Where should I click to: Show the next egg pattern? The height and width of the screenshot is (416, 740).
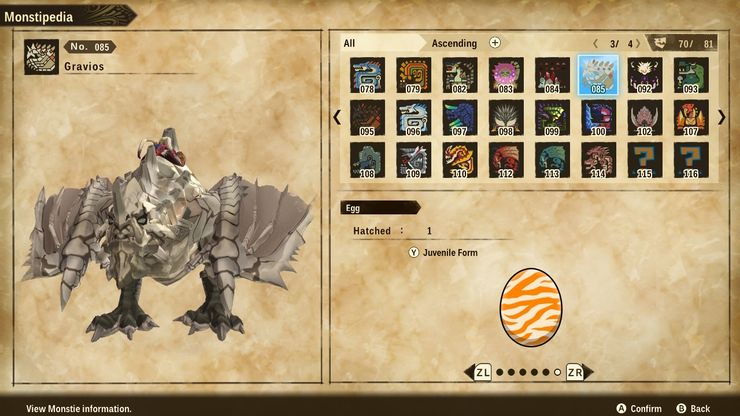click(x=576, y=372)
